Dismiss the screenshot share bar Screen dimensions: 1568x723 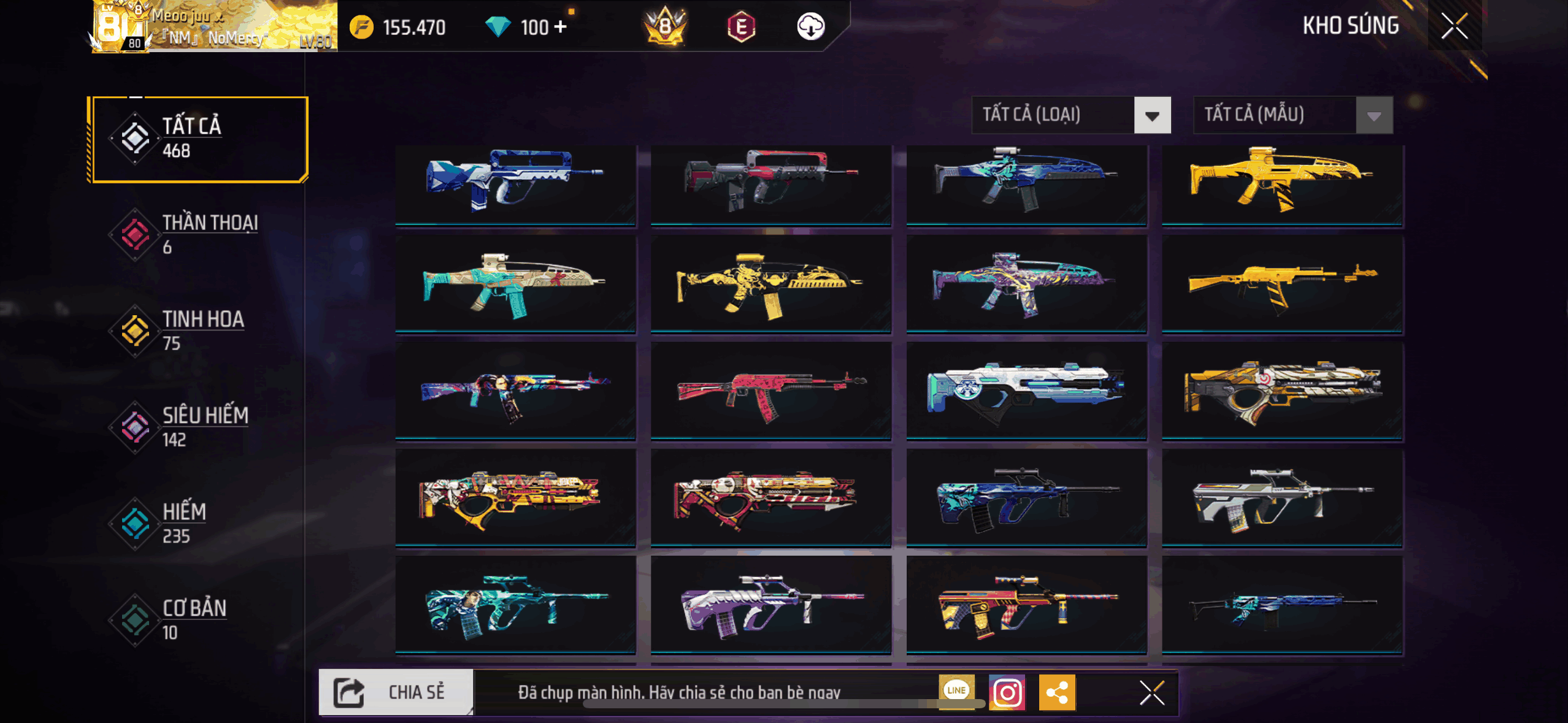click(x=1151, y=693)
